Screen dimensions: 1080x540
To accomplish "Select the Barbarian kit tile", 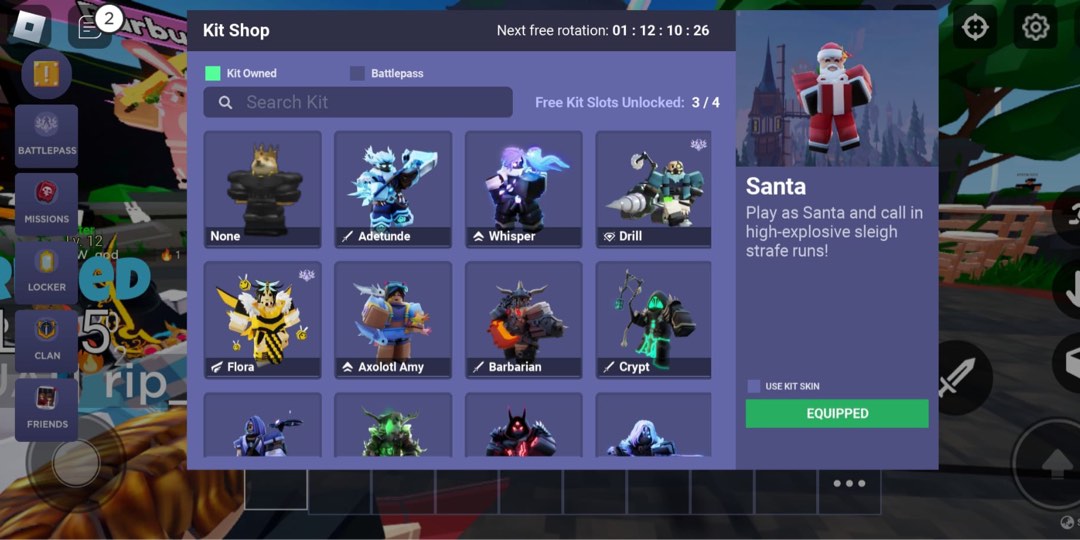I will 524,319.
